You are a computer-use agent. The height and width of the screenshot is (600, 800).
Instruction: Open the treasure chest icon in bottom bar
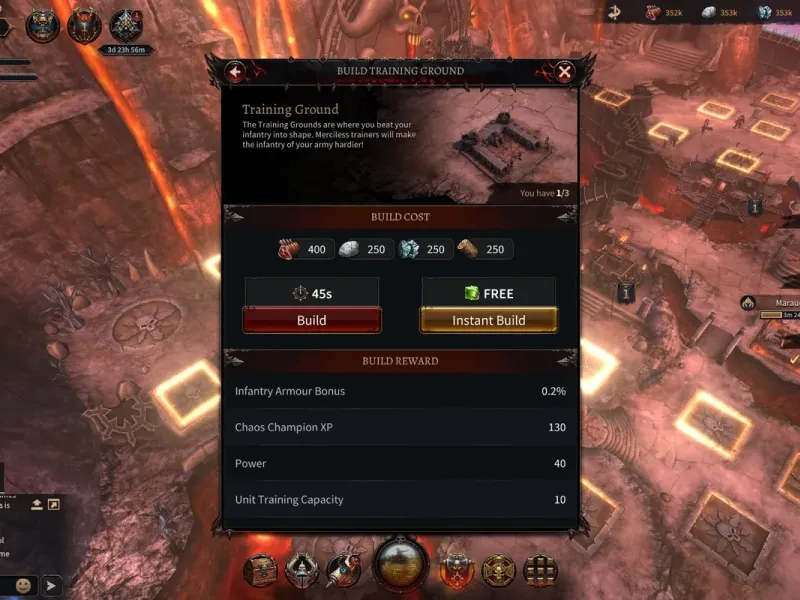tap(260, 570)
